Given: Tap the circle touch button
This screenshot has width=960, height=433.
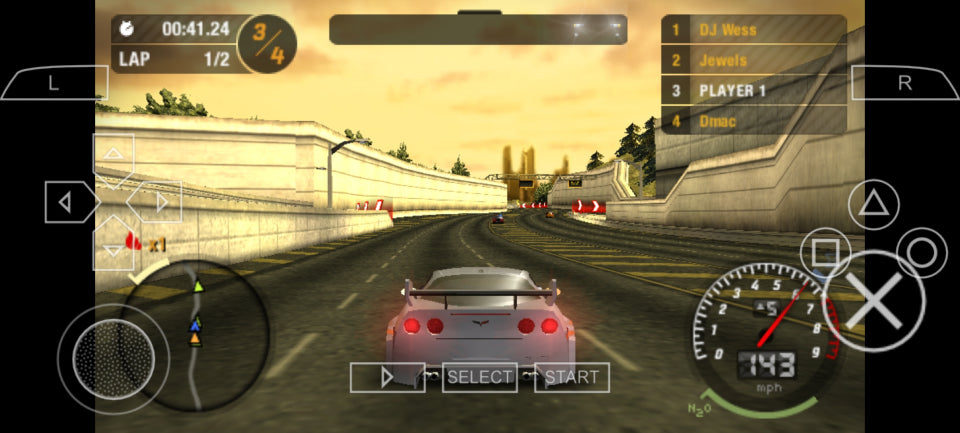Looking at the screenshot, I should pyautogui.click(x=922, y=253).
